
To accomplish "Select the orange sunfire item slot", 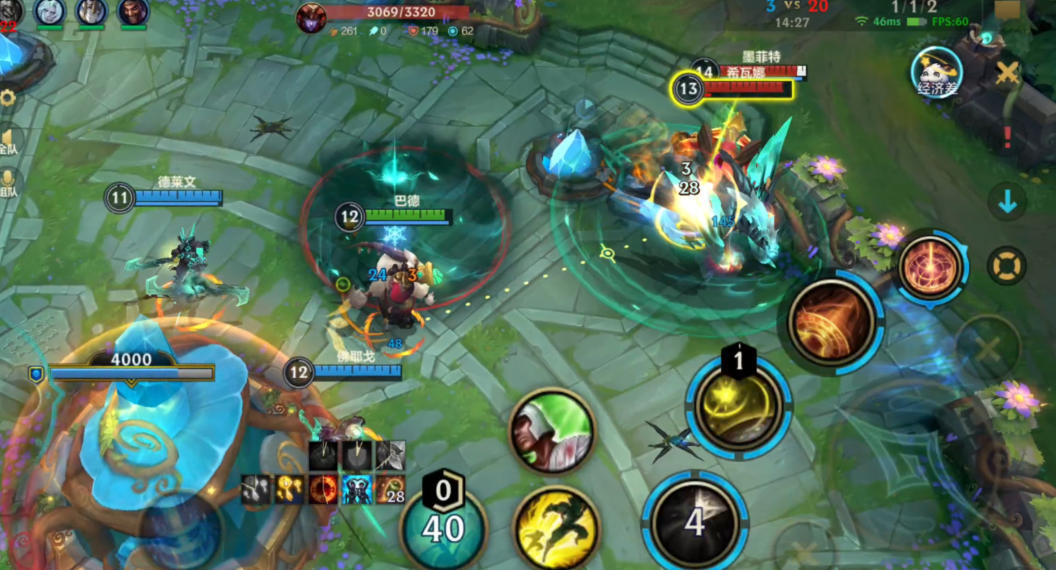I will point(323,488).
